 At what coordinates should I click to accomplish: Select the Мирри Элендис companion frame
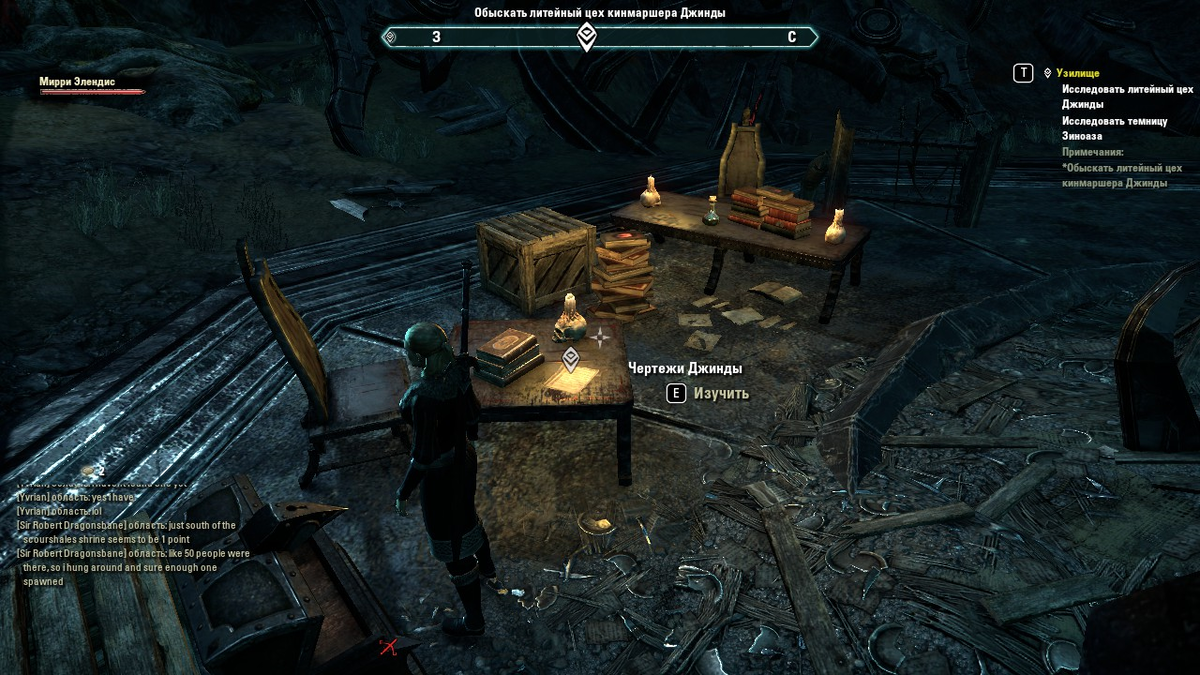[91, 85]
